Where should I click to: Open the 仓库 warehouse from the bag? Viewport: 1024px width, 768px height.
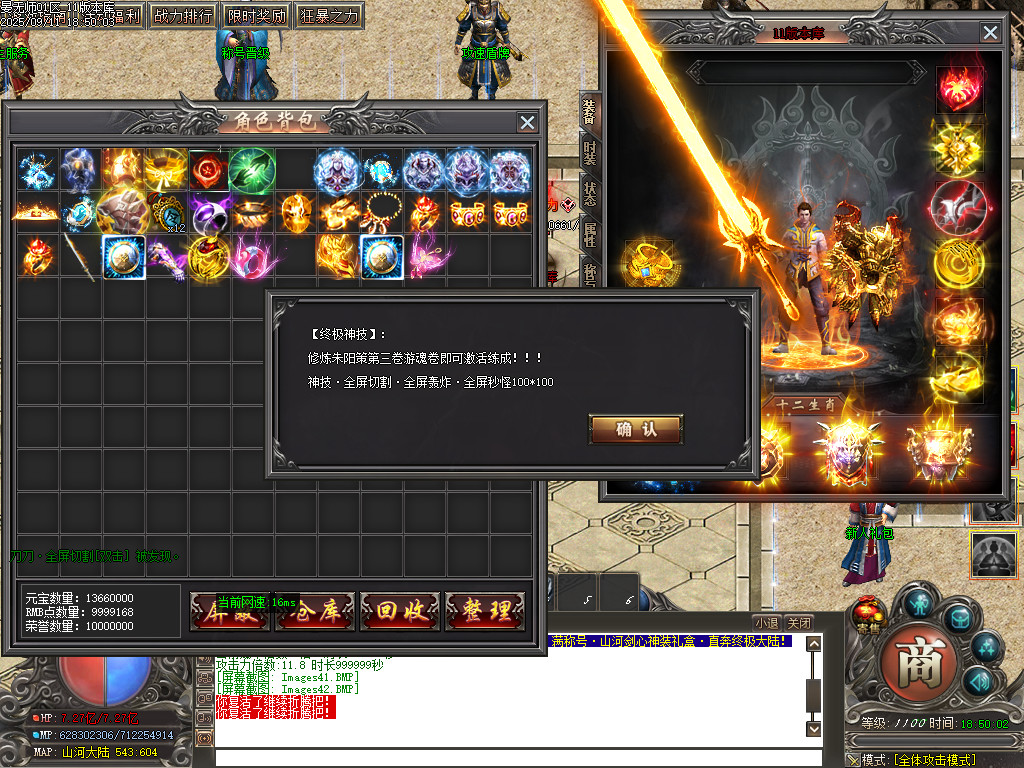point(315,611)
